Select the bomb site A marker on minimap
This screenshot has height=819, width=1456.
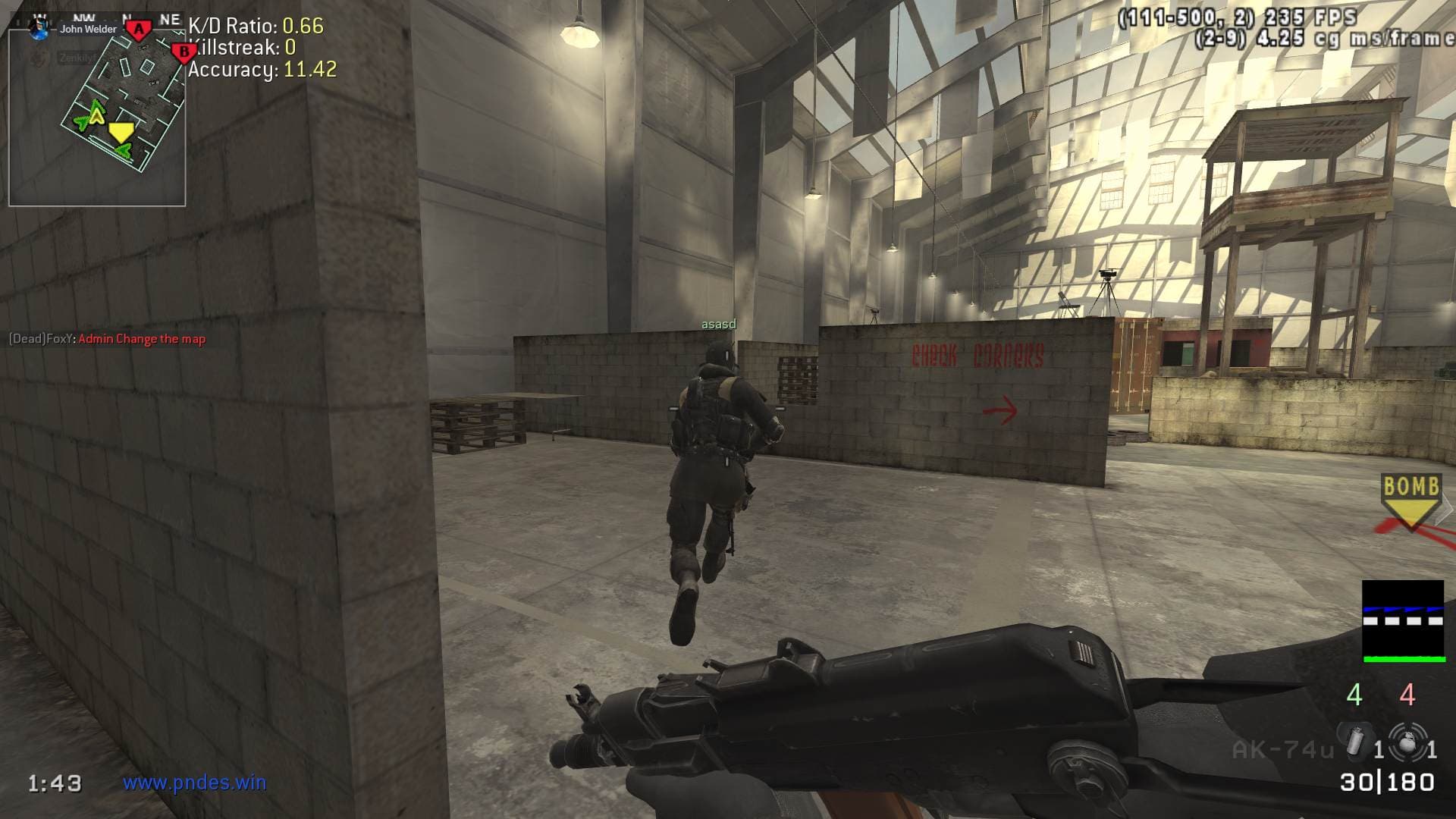(138, 30)
